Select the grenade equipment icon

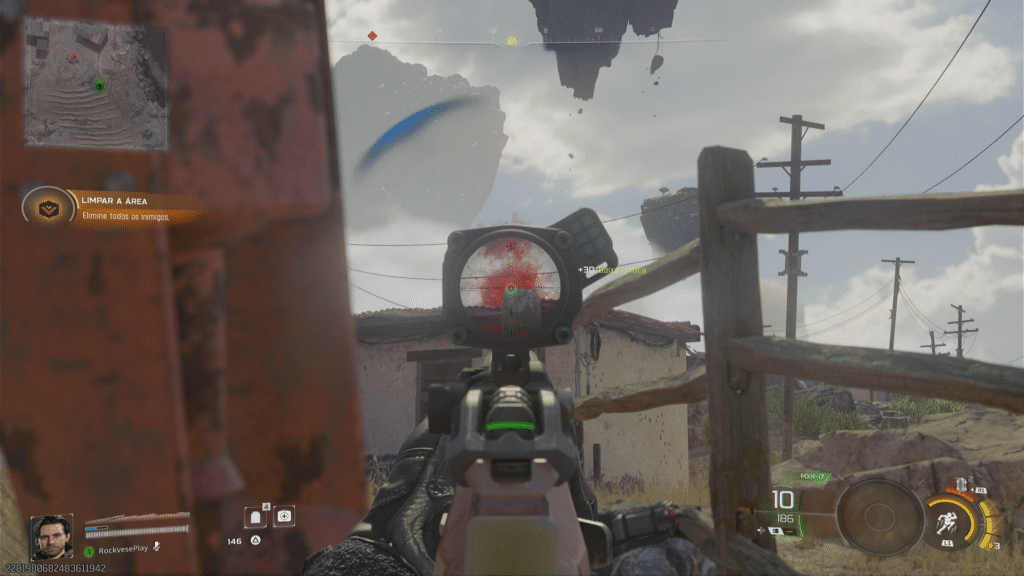(x=963, y=486)
